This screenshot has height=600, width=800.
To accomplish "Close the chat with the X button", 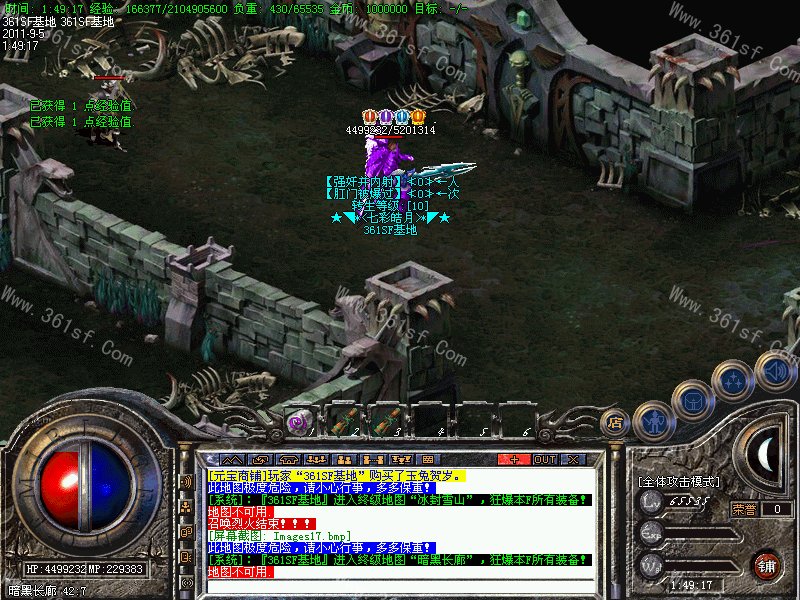I will (575, 459).
